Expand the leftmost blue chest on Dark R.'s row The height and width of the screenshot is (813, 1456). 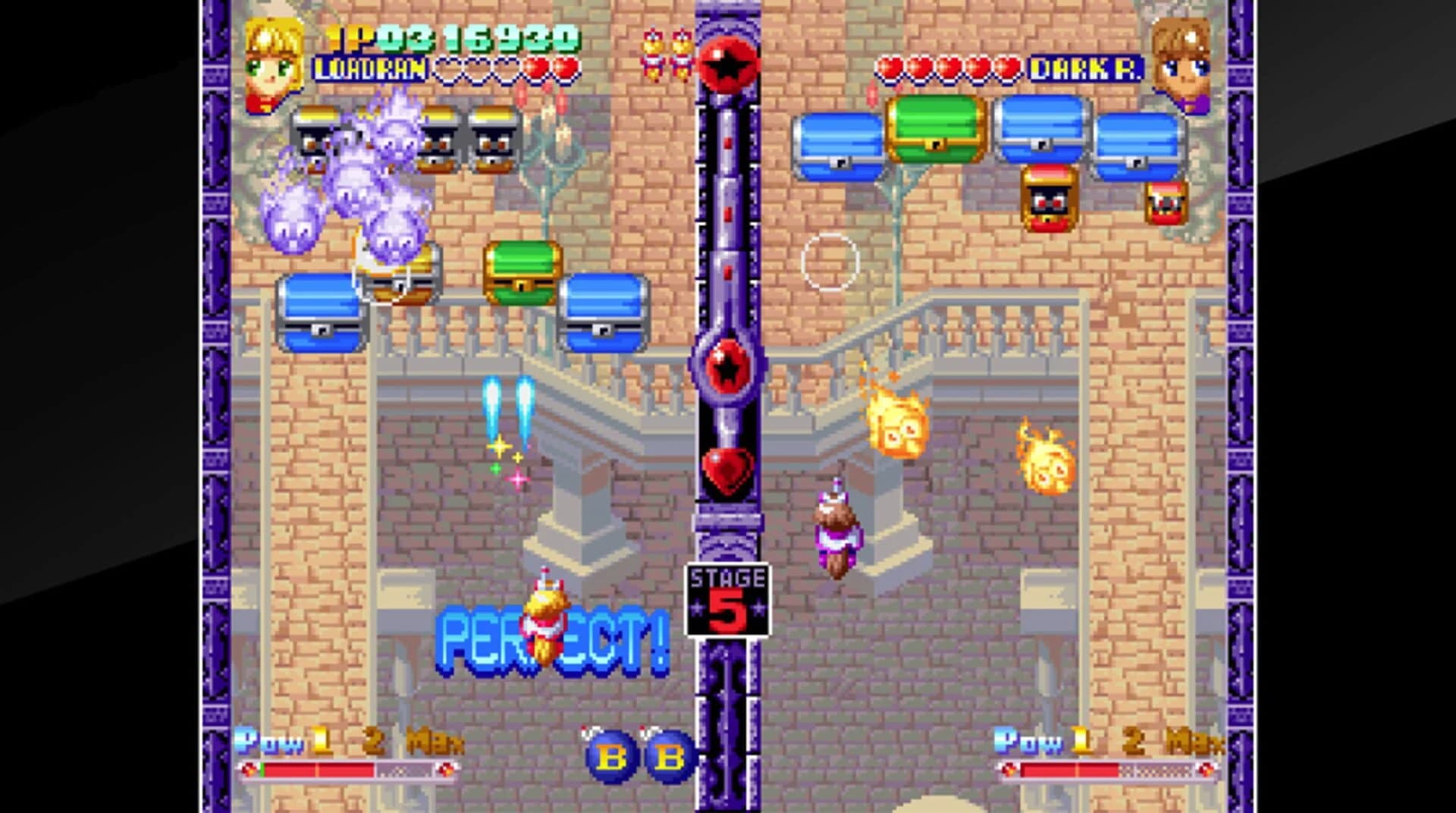click(838, 144)
